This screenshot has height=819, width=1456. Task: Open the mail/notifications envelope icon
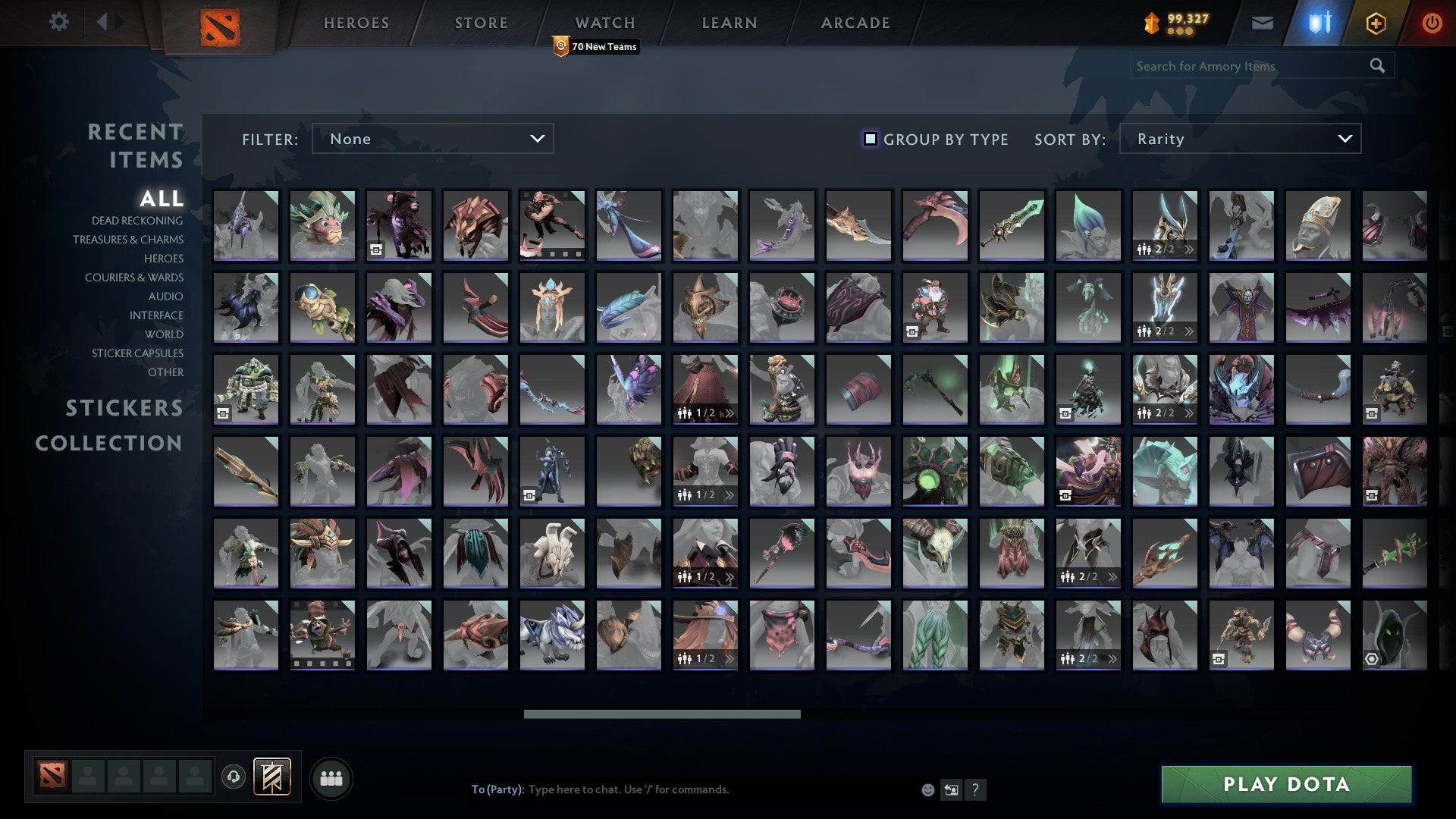coord(1262,23)
